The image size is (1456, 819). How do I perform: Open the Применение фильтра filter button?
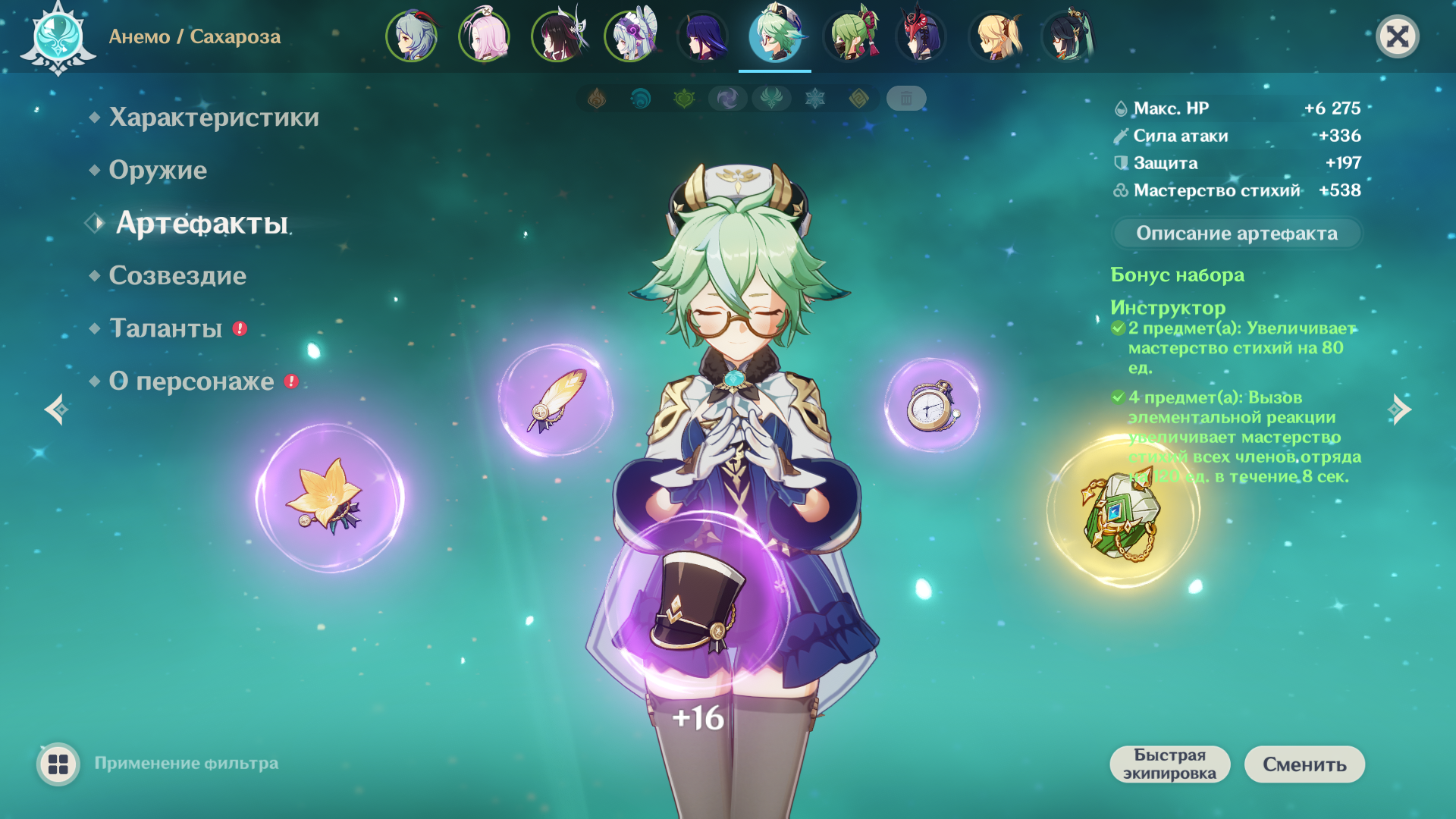[58, 764]
